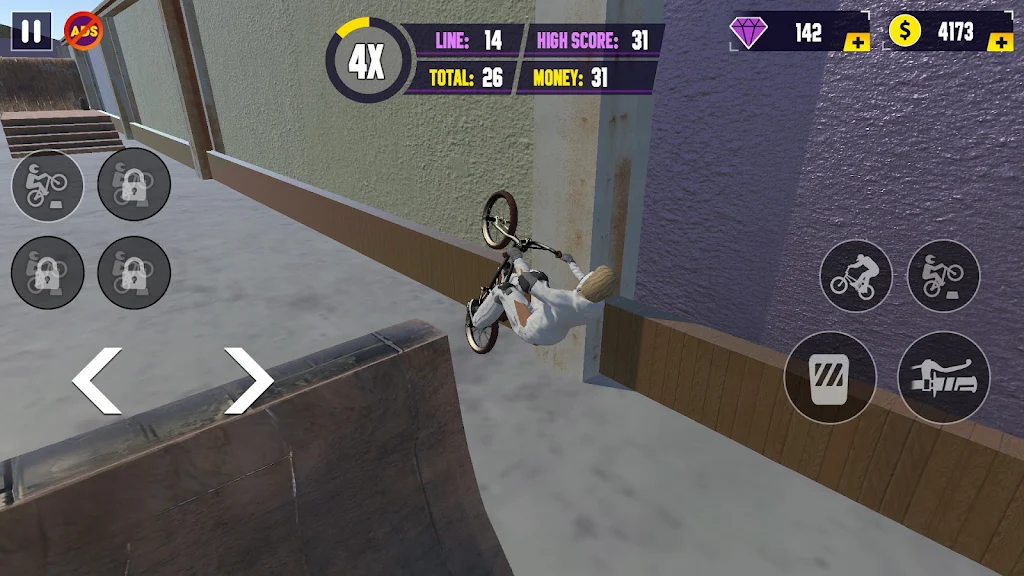Image resolution: width=1024 pixels, height=576 pixels.
Task: Tap the remove ADS icon
Action: (x=83, y=31)
